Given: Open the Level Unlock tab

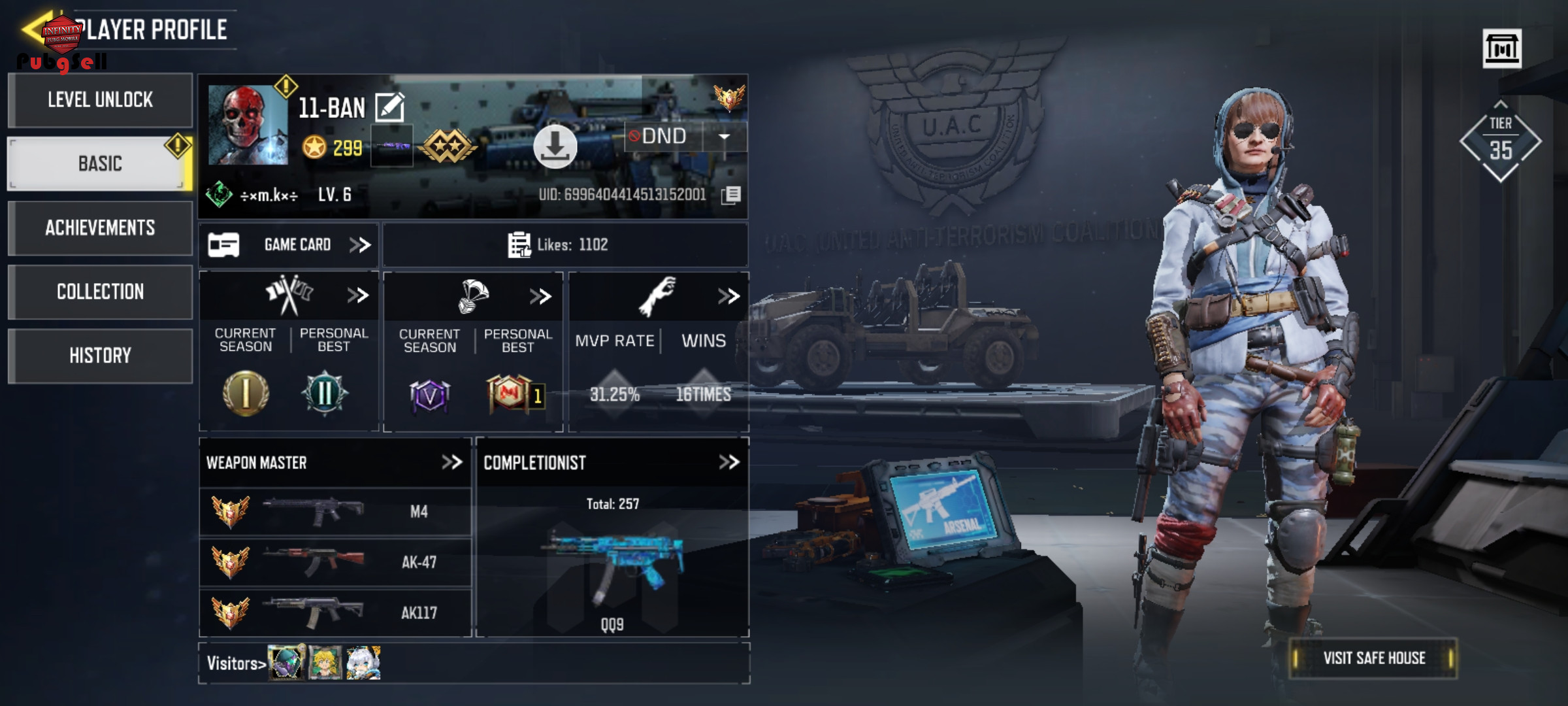Looking at the screenshot, I should pos(100,100).
